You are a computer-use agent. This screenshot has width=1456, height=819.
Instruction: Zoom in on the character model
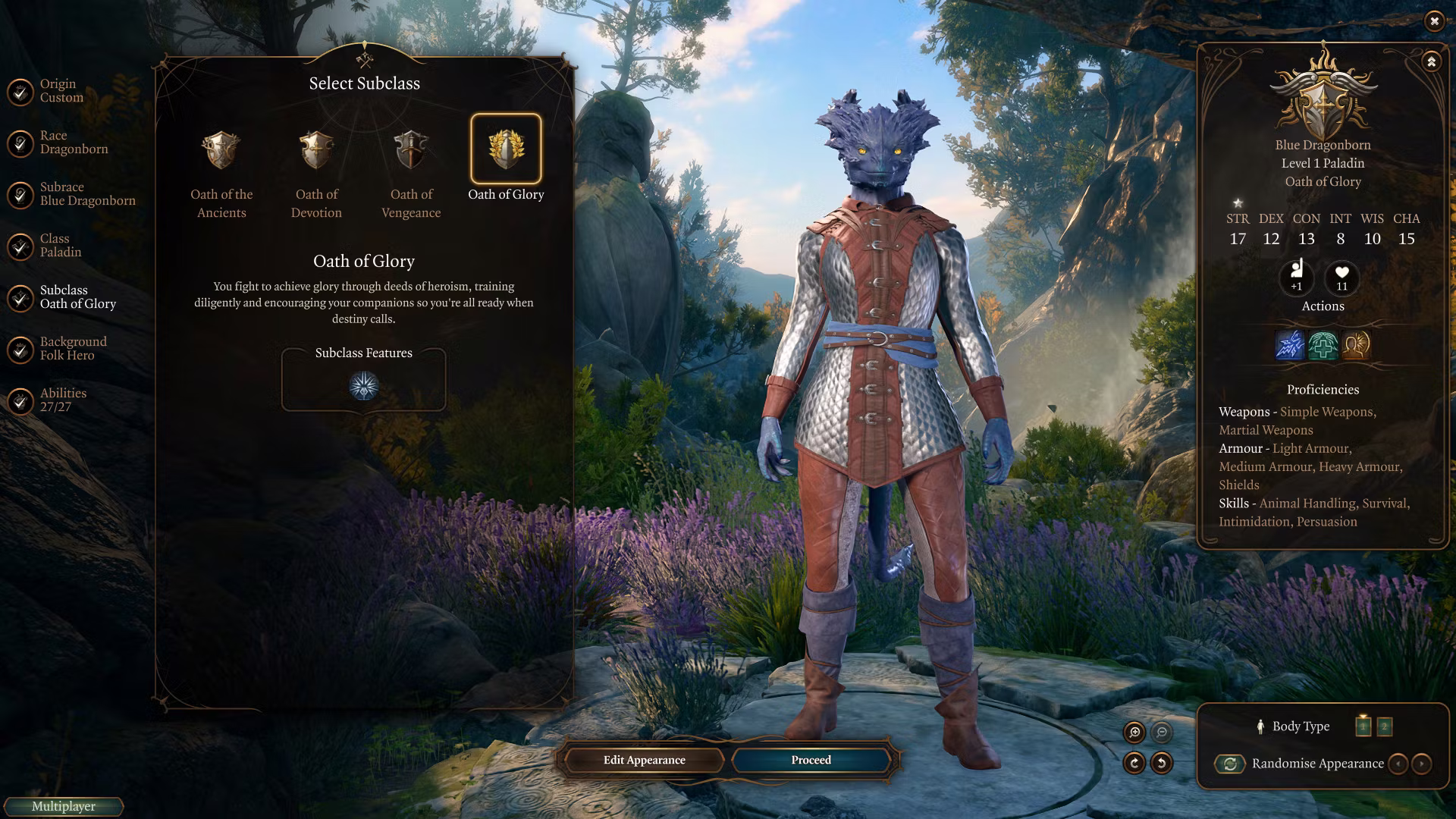coord(1134,732)
